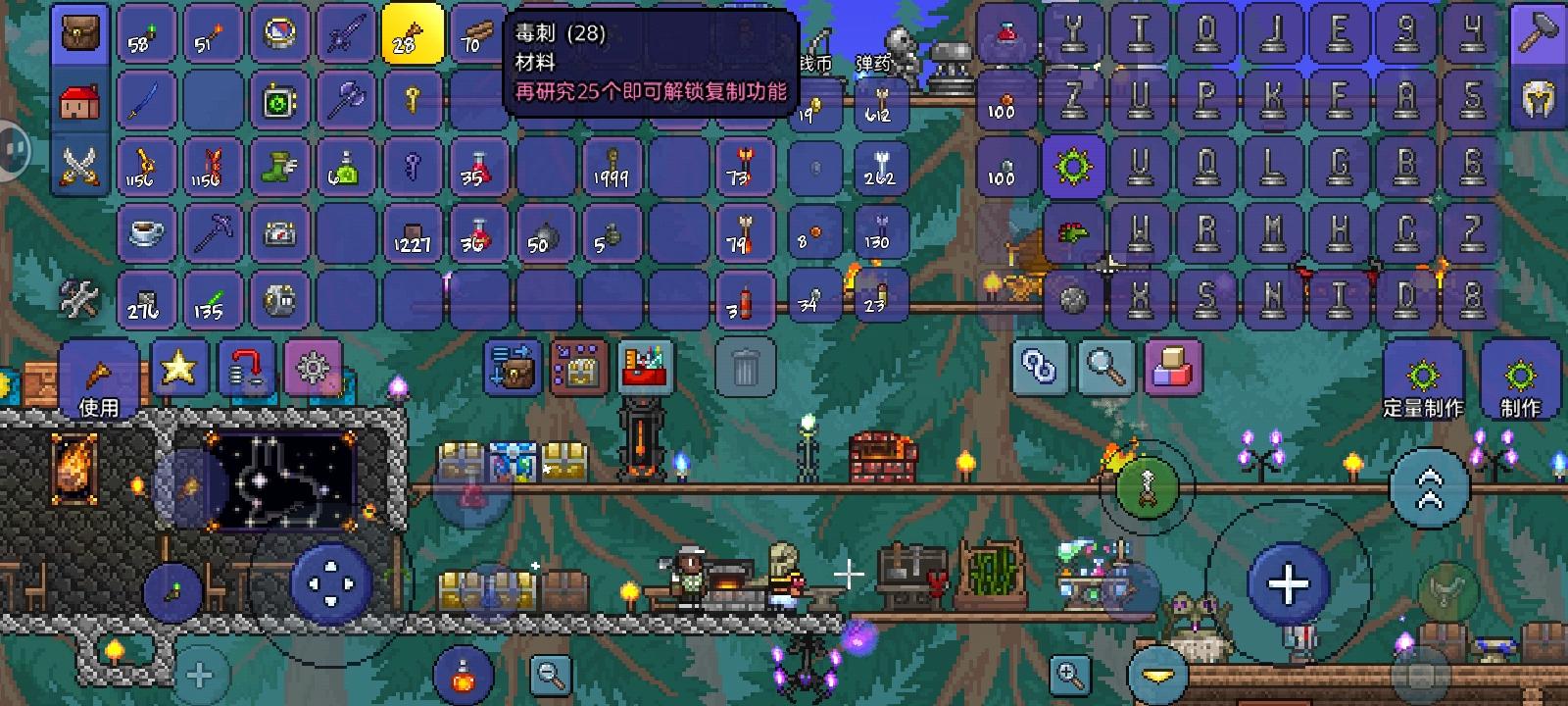Select the block and eraser swap icon
Screen dimensions: 1568x706
1170,370
